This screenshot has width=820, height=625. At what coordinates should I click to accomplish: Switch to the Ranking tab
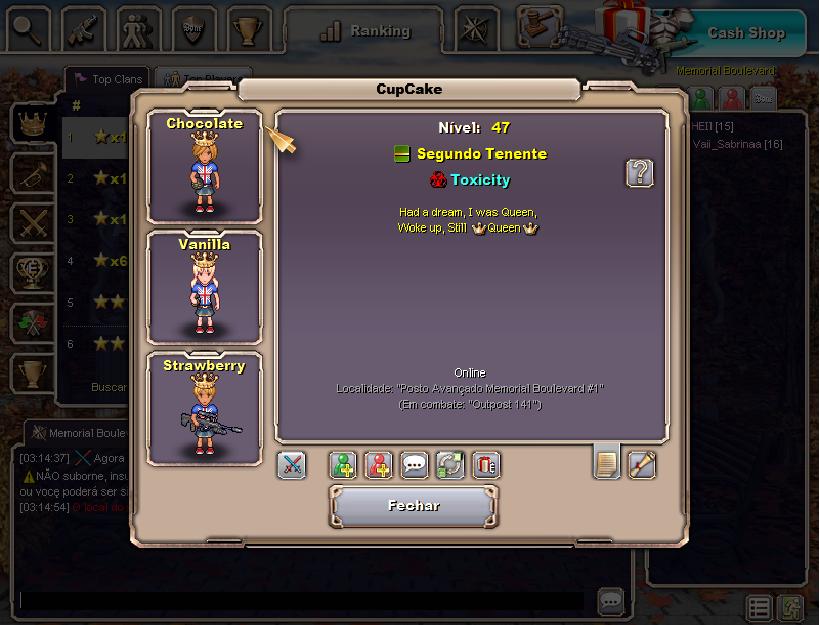[x=365, y=31]
